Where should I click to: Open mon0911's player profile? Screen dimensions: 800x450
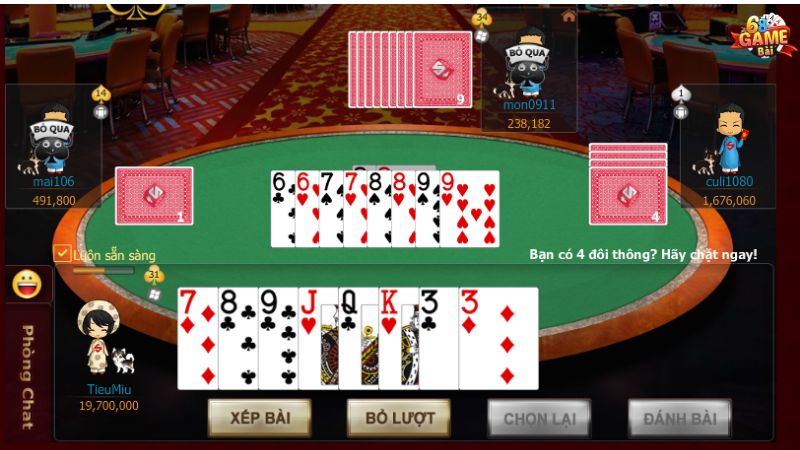[x=529, y=66]
